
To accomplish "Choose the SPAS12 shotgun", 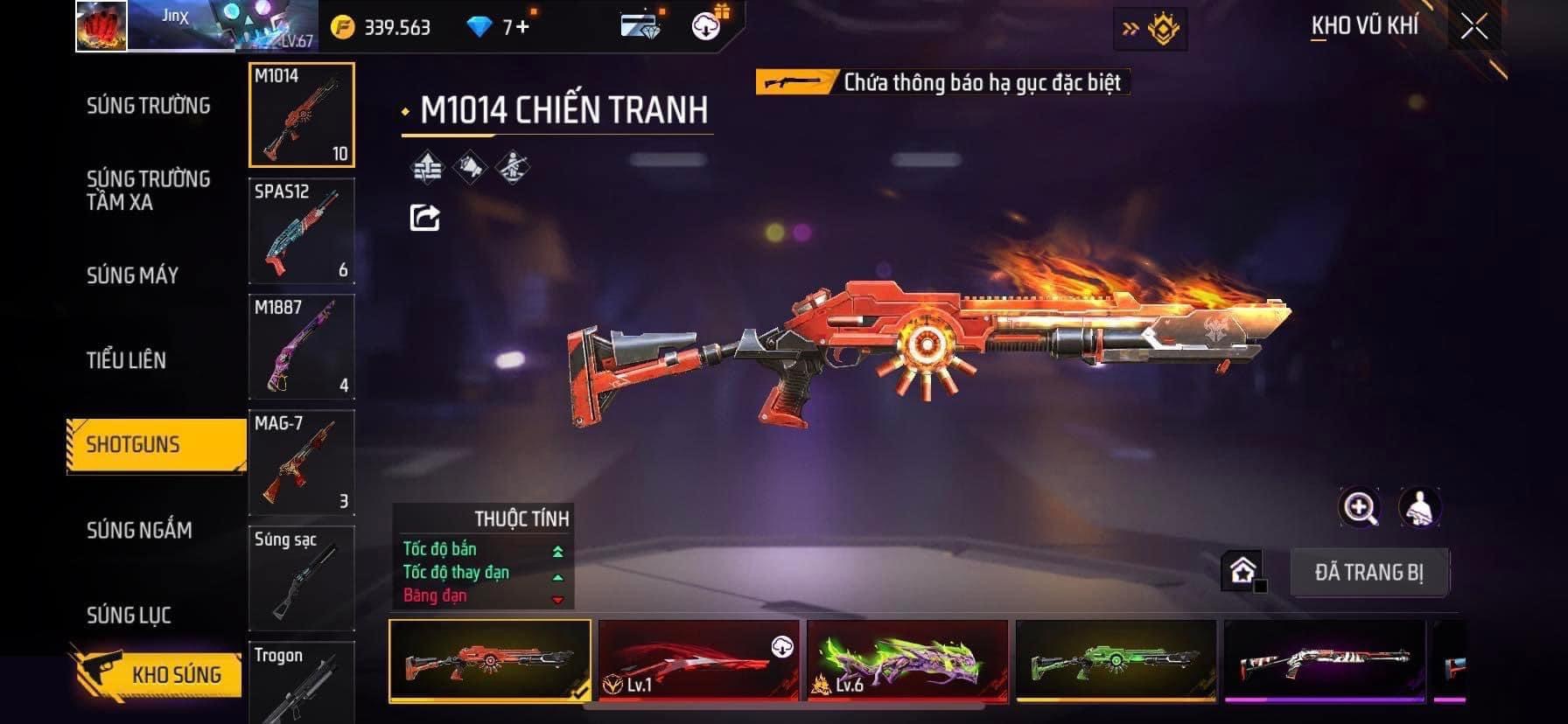I will tap(302, 231).
